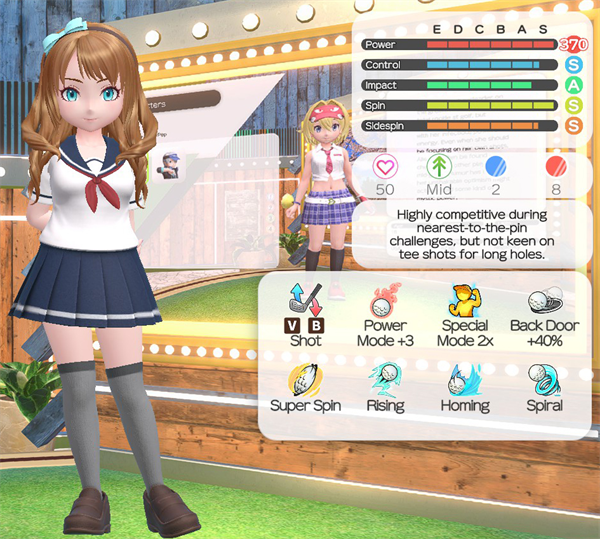Viewport: 600px width, 539px height.
Task: Select the Shot type icon with golf clubs
Action: tap(303, 301)
